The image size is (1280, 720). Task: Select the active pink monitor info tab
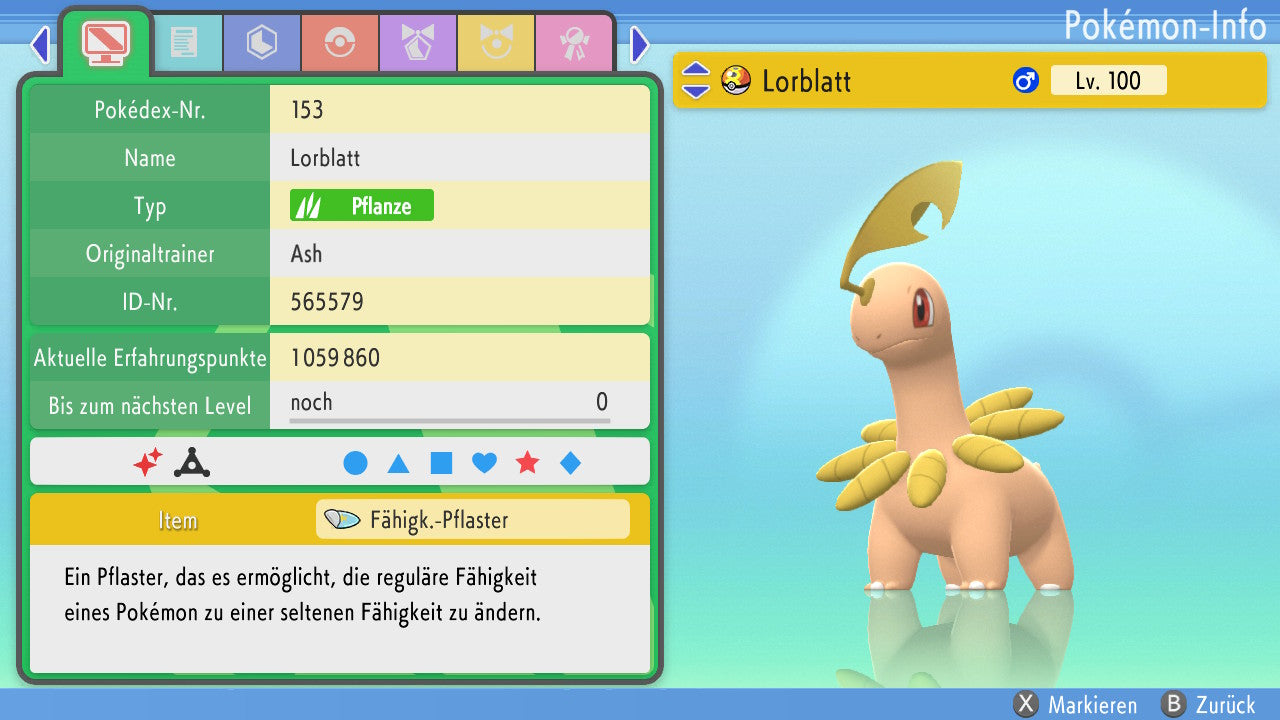(x=105, y=41)
